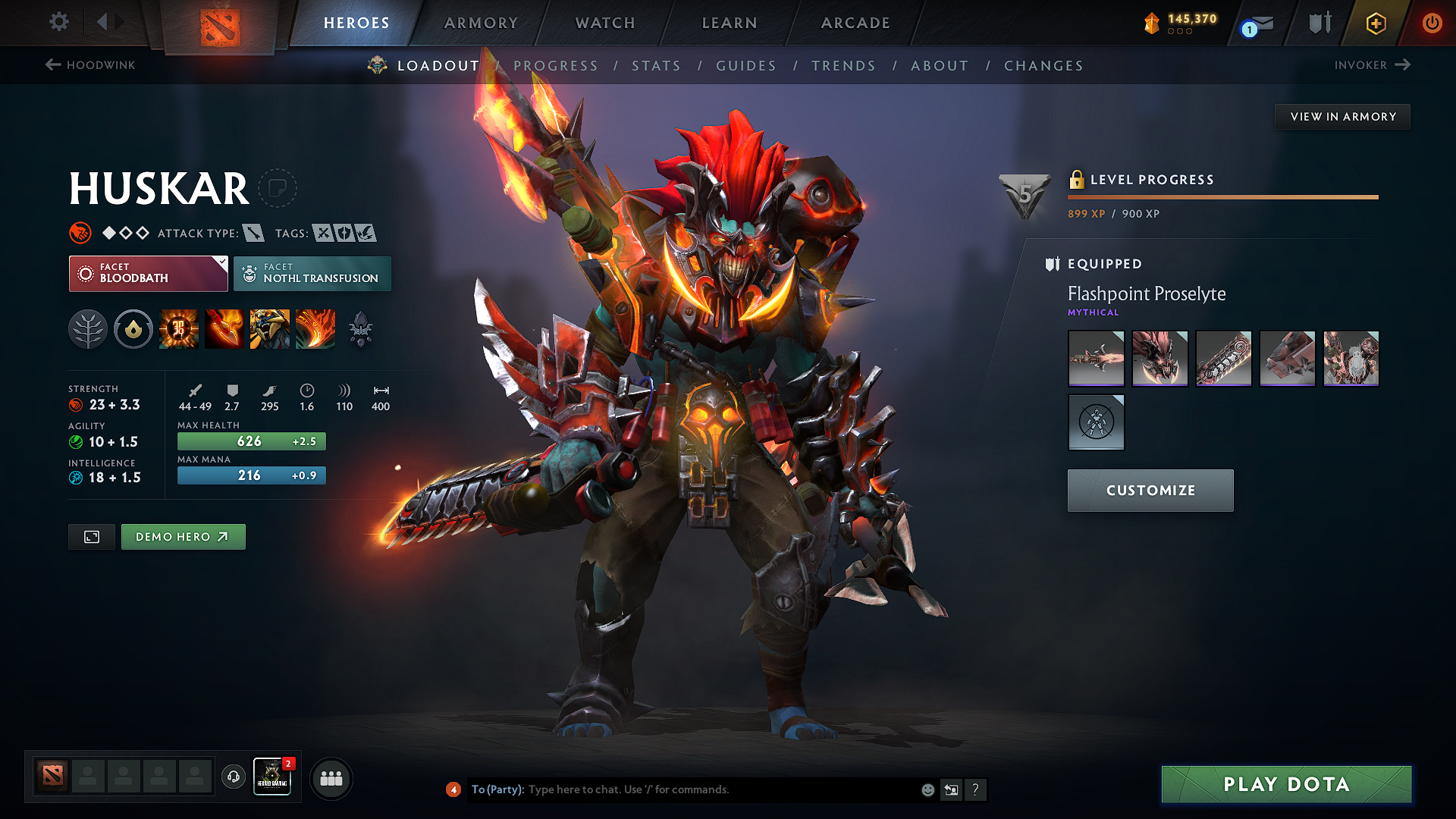Navigate forward to Invoker
Viewport: 1456px width, 819px height.
point(1373,65)
